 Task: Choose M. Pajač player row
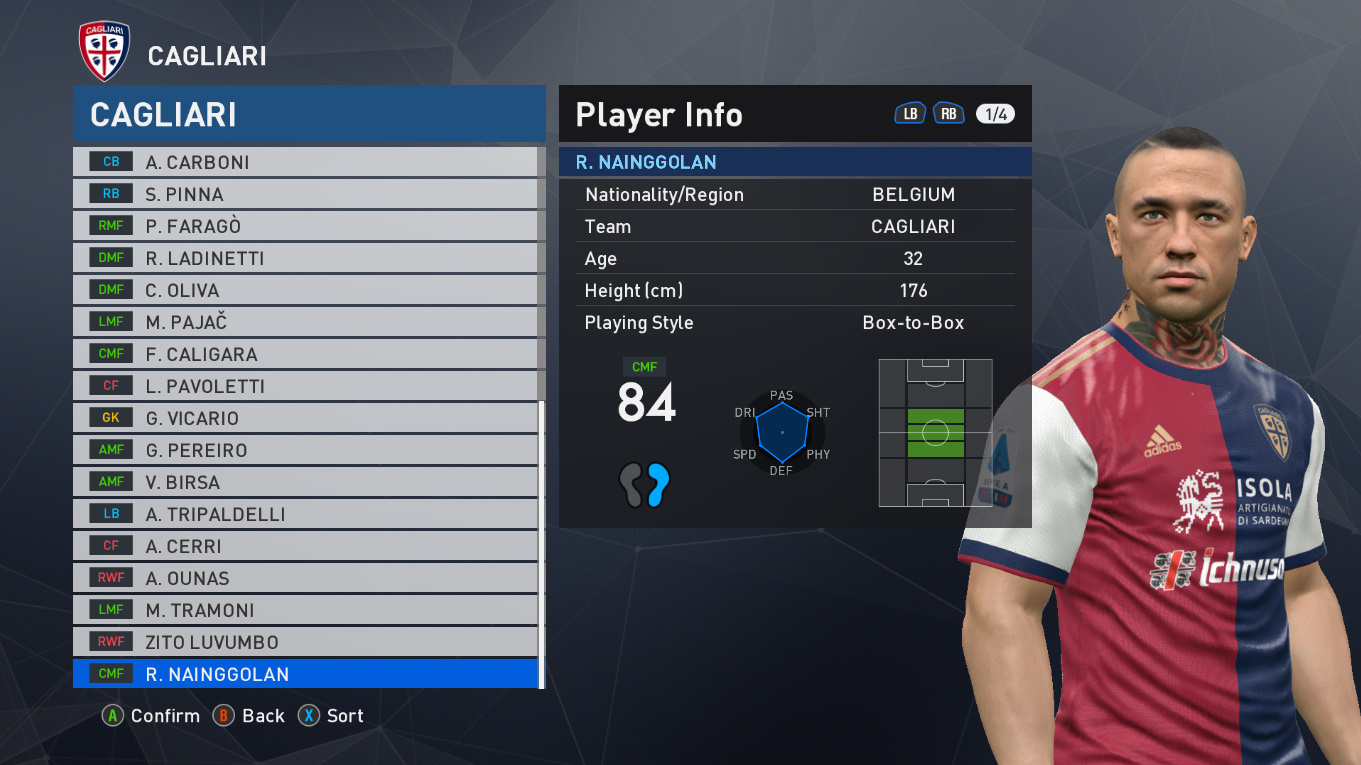tap(305, 322)
